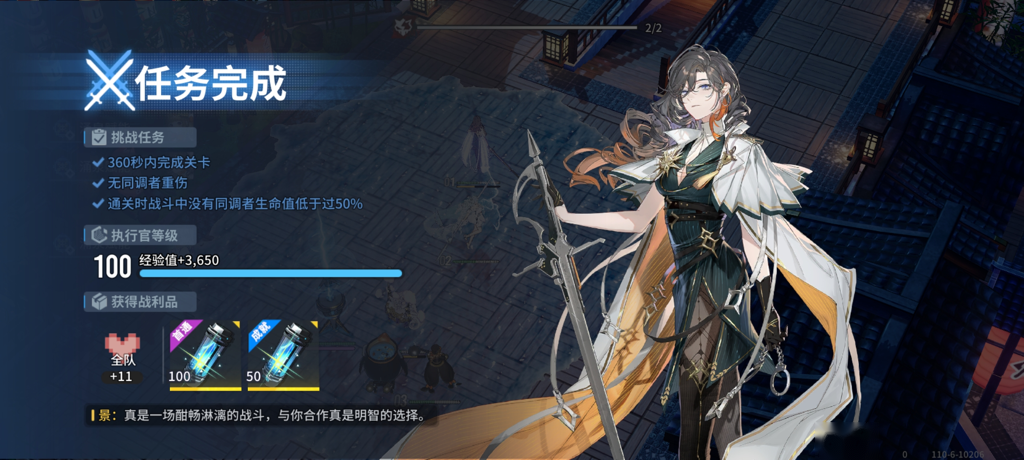1024x460 pixels.
Task: Inspect the 首通 first-clear reward item (100)
Action: [203, 354]
